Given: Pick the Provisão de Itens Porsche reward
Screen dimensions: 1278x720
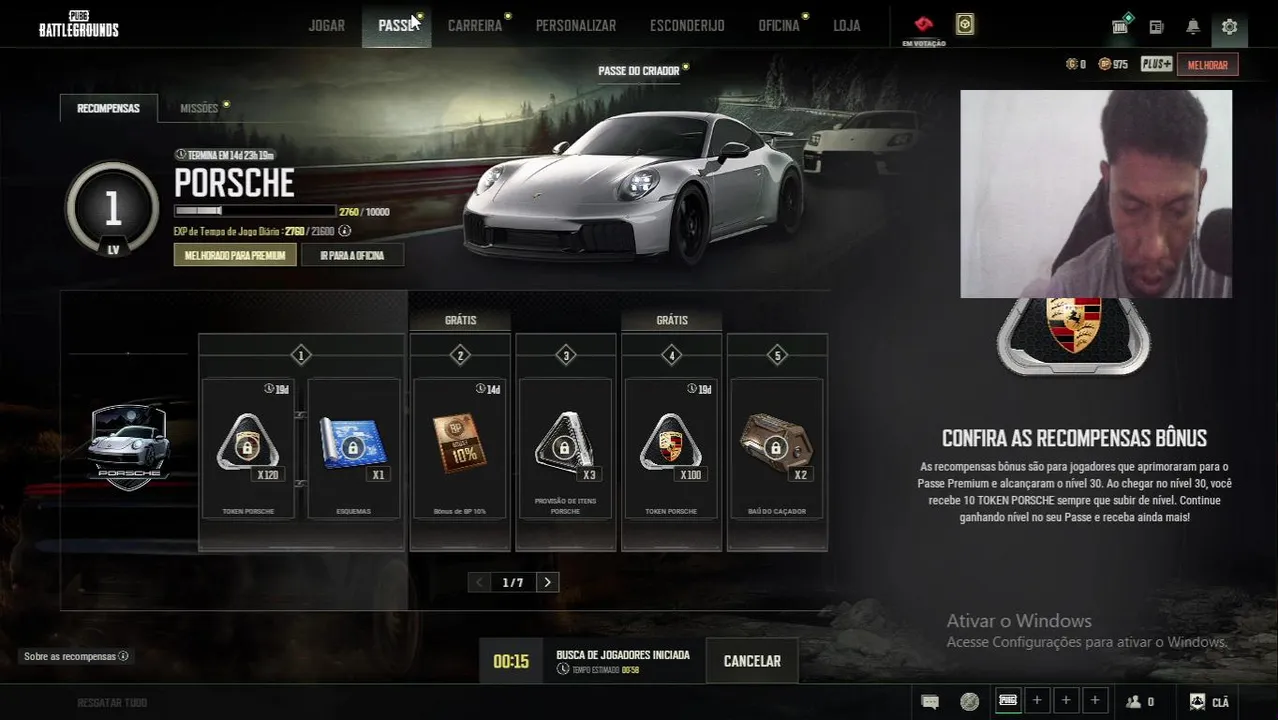Looking at the screenshot, I should [565, 448].
